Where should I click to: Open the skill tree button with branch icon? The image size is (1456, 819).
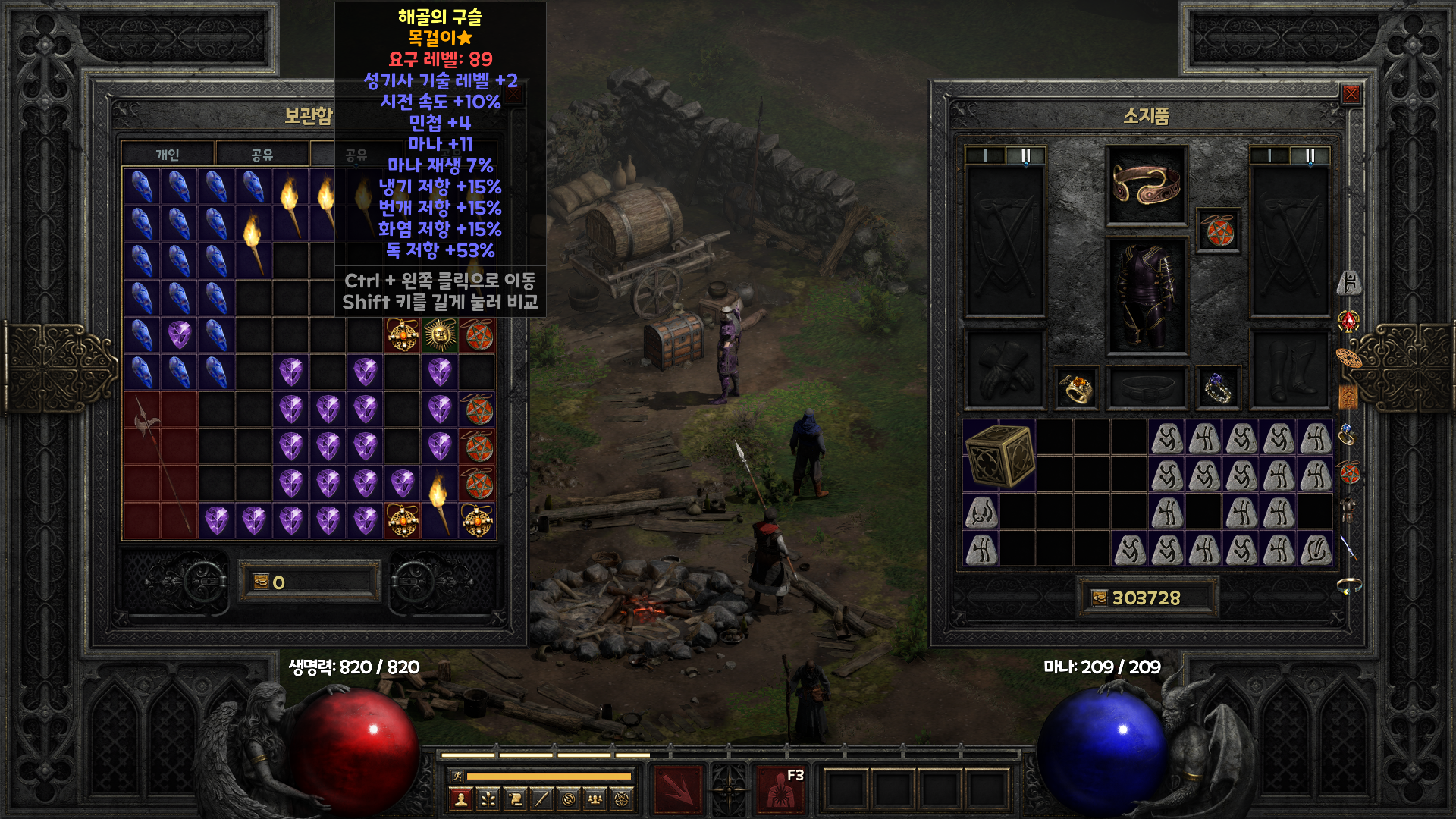[x=488, y=799]
